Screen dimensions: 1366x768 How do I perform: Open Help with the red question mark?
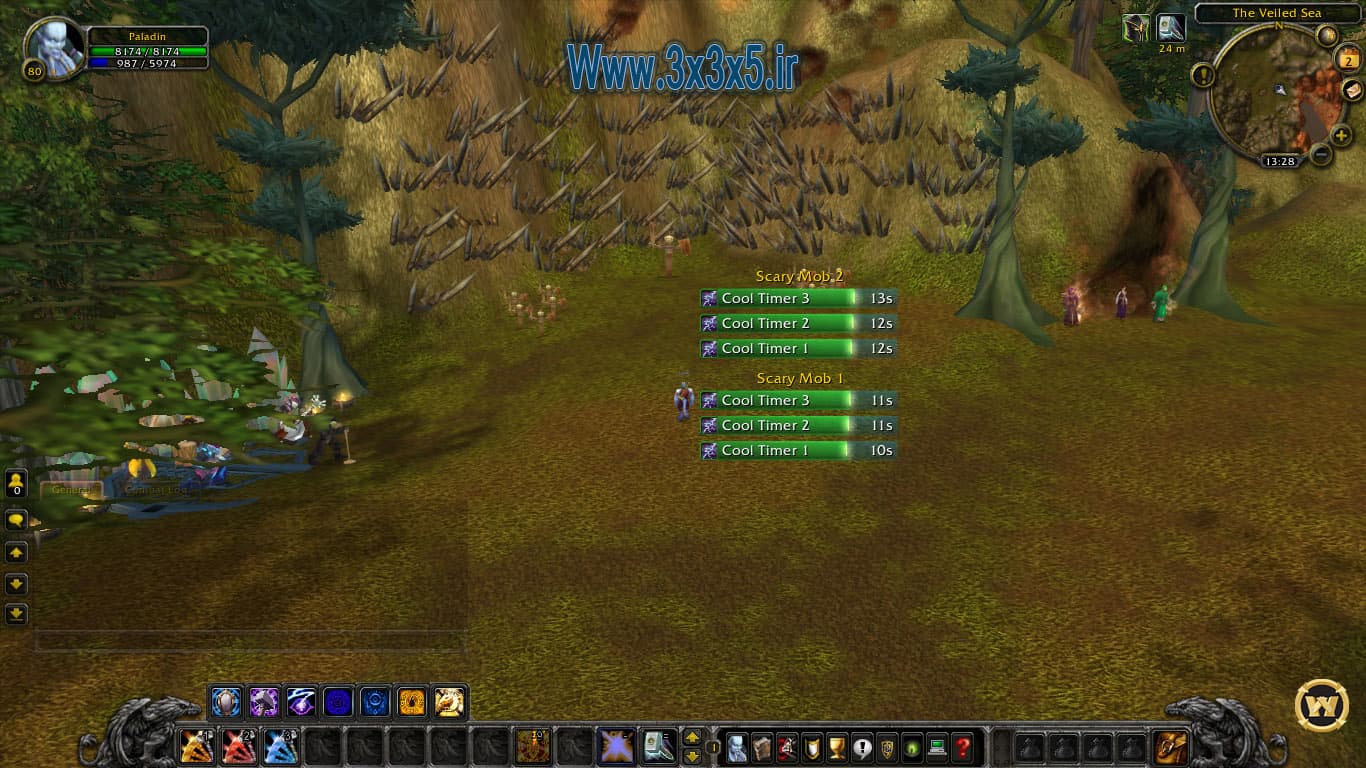tap(961, 746)
